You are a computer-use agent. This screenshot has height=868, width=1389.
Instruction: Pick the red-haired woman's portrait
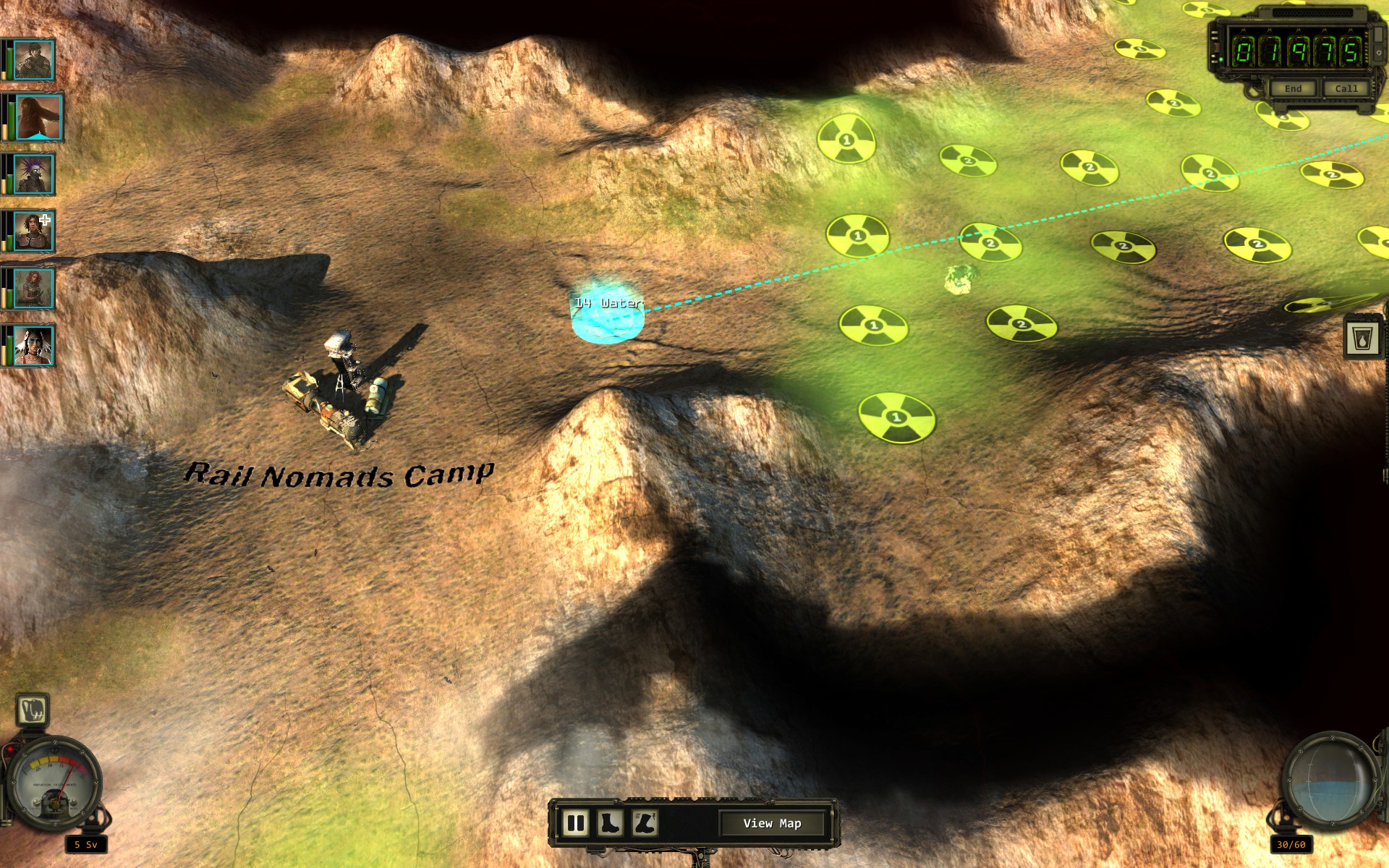coord(33,289)
